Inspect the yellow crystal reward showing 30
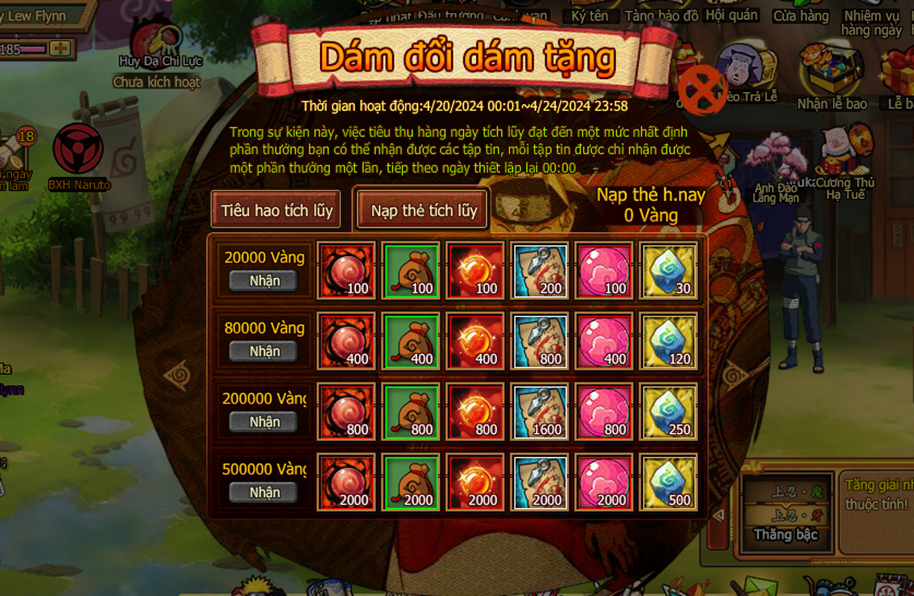Screen dimensions: 914x596 point(668,271)
